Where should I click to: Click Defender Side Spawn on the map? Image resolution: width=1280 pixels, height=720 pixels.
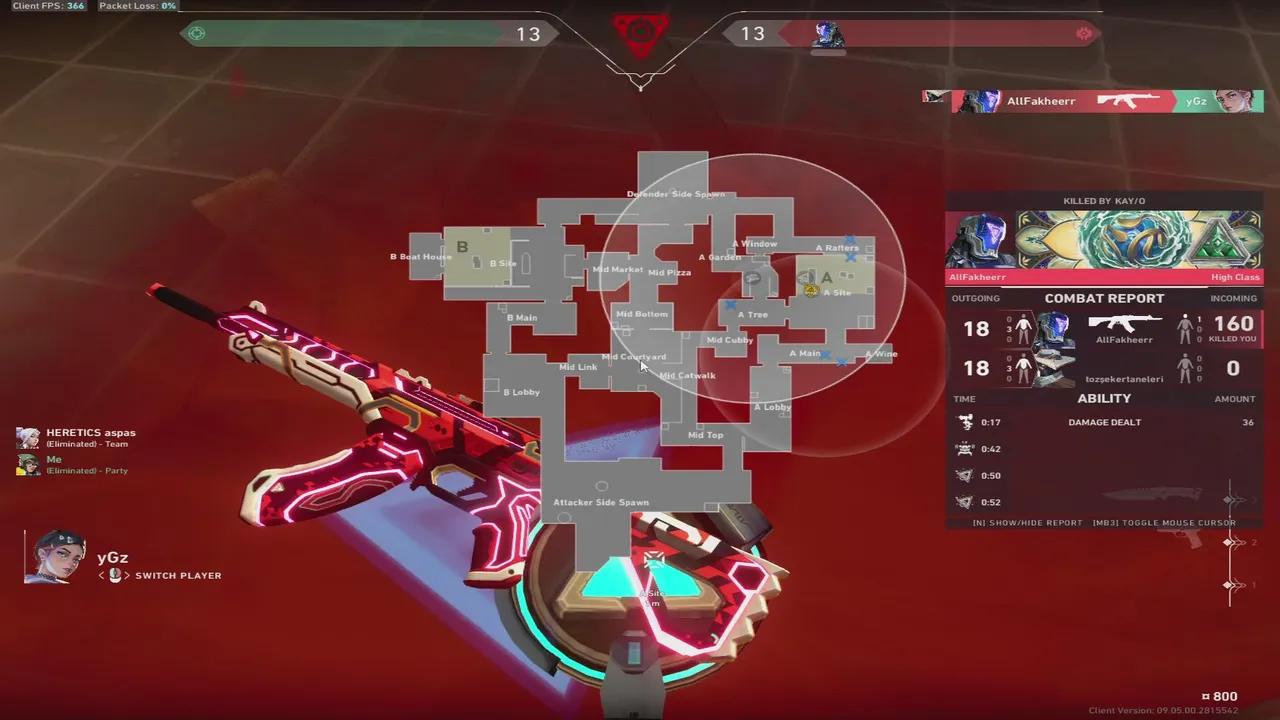[x=675, y=194]
